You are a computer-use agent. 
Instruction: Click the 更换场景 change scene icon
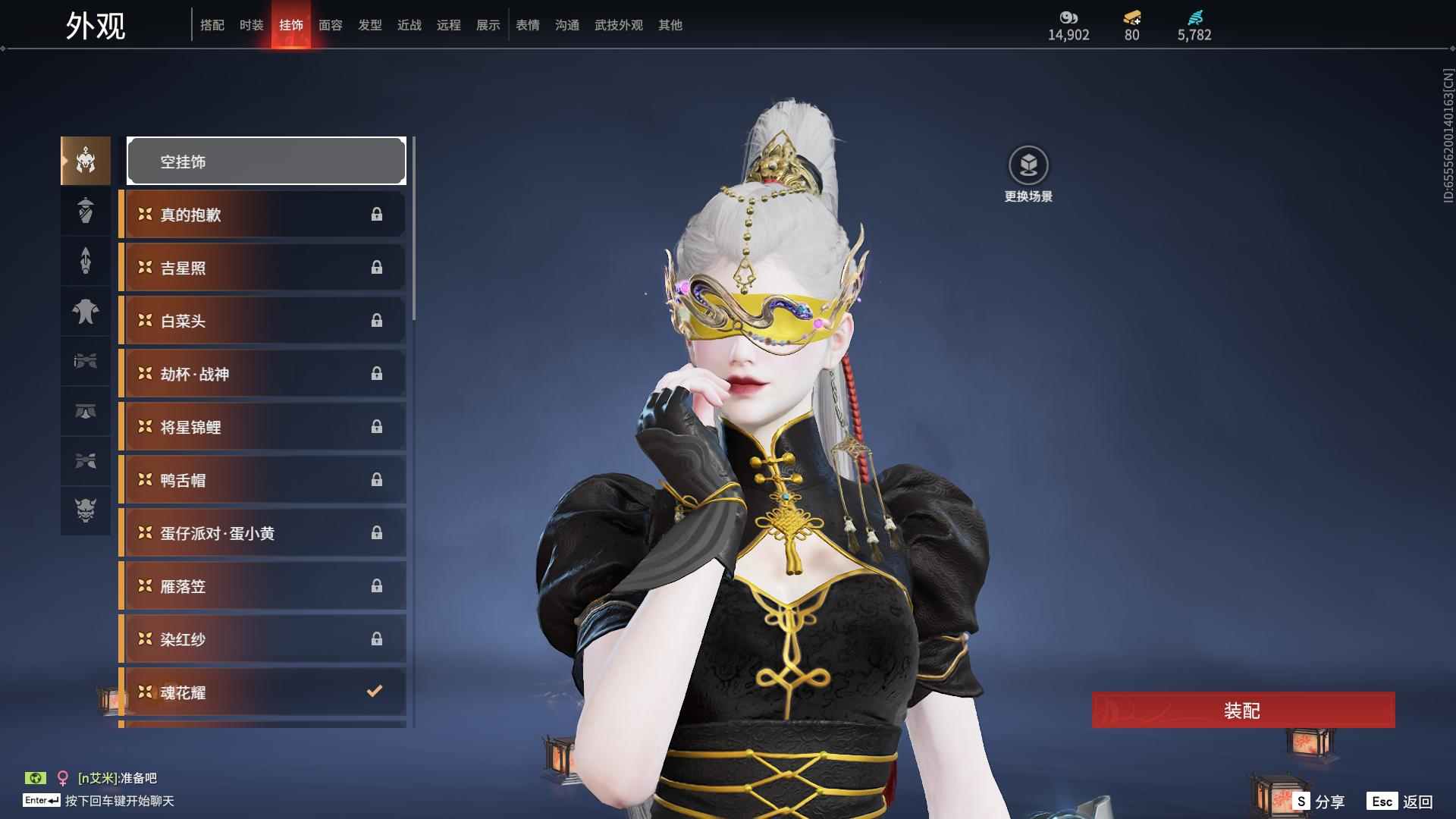coord(1028,166)
